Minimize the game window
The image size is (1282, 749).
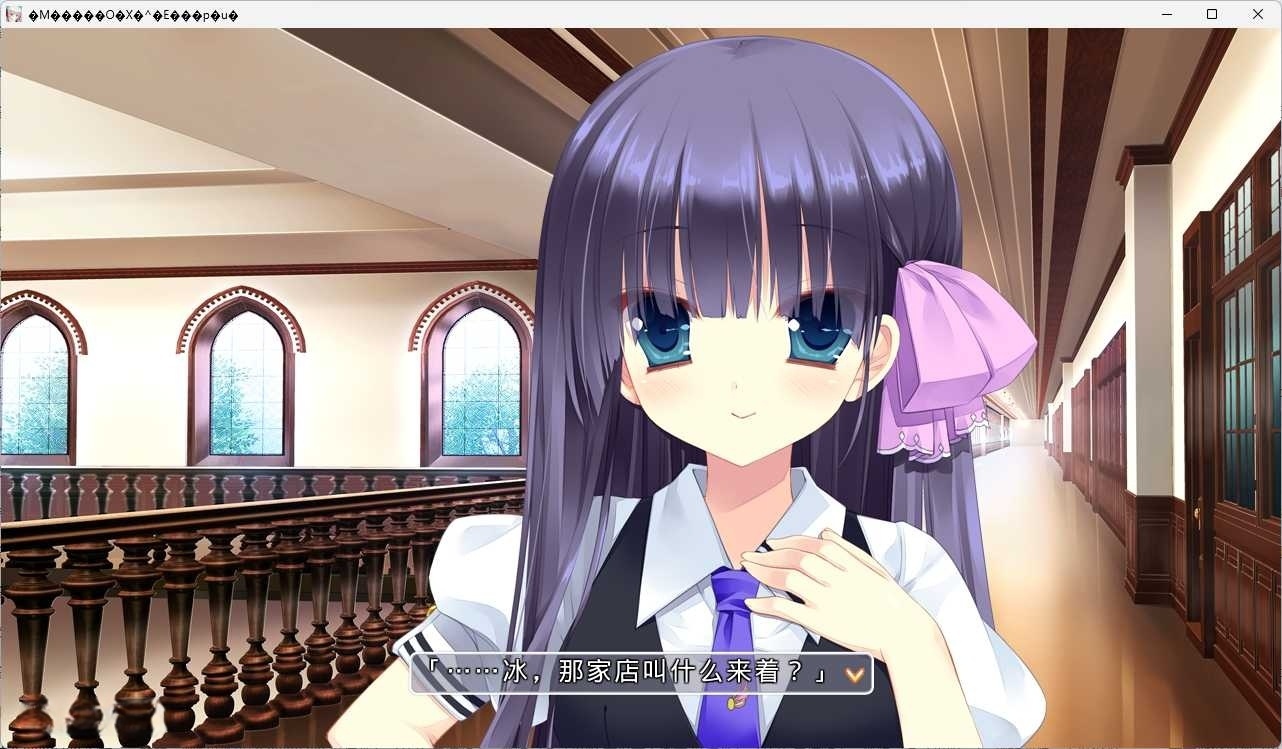(1166, 14)
